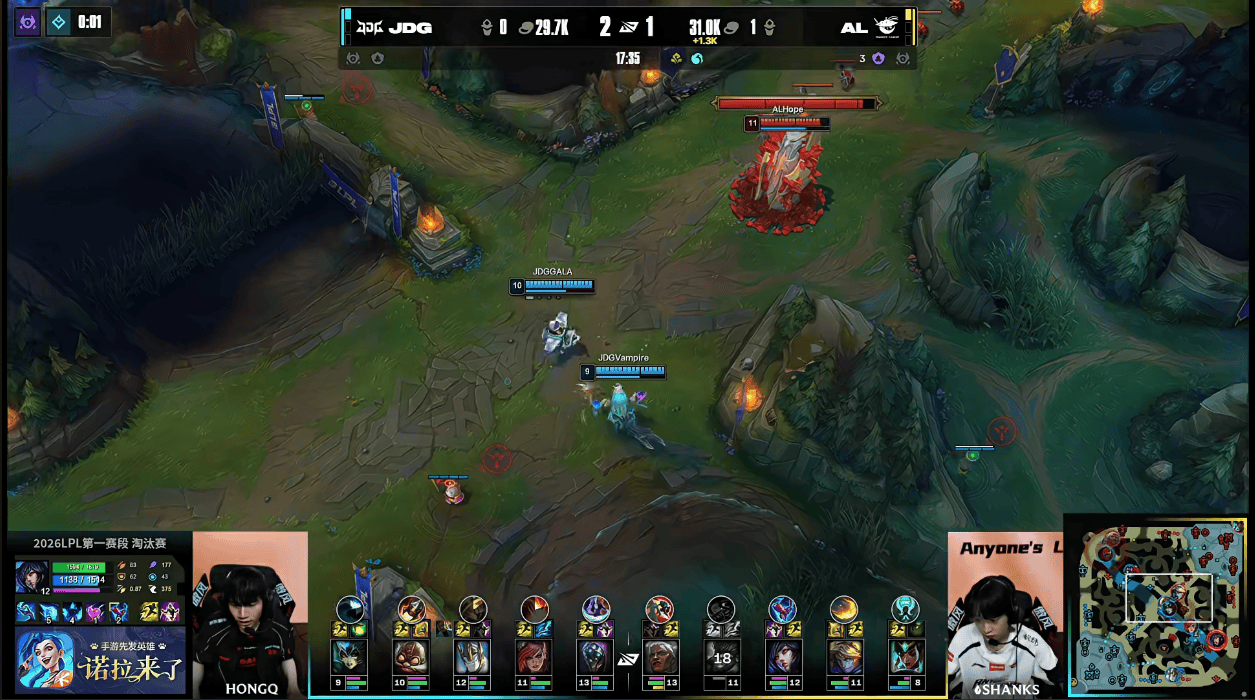1255x700 pixels.
Task: Choose the red-haired champion portrait in team bar
Action: pyautogui.click(x=534, y=657)
